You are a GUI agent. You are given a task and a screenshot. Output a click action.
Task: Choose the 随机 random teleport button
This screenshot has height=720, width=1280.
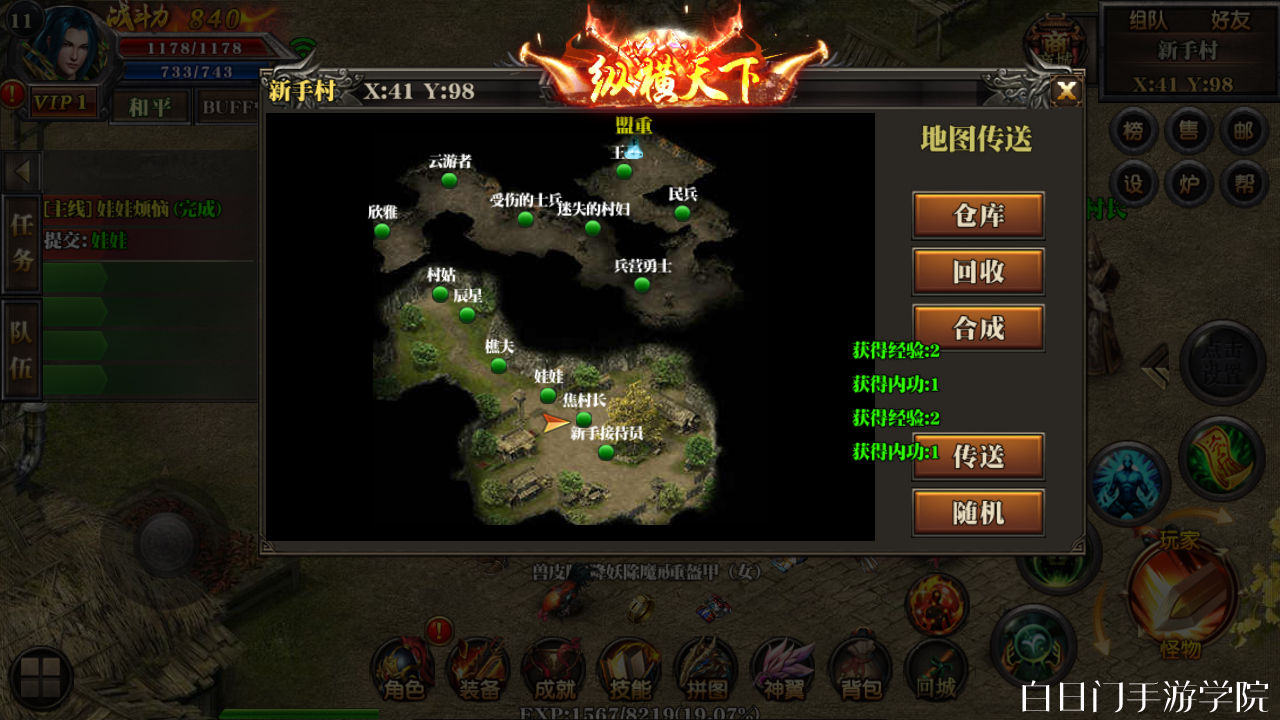point(978,512)
